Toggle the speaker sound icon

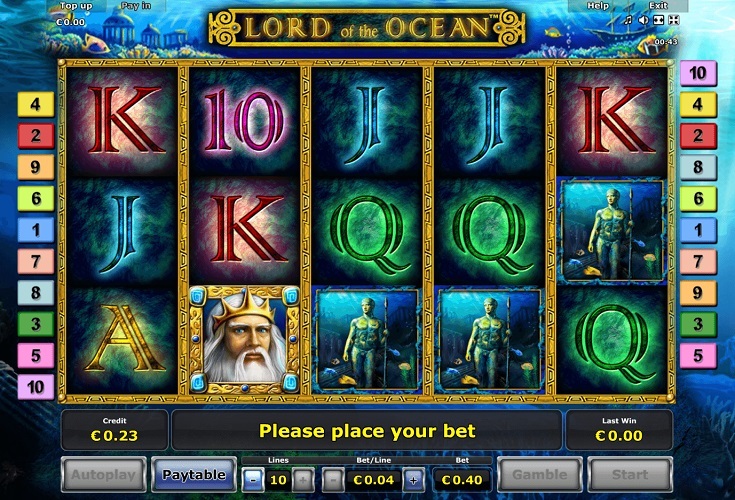(643, 19)
